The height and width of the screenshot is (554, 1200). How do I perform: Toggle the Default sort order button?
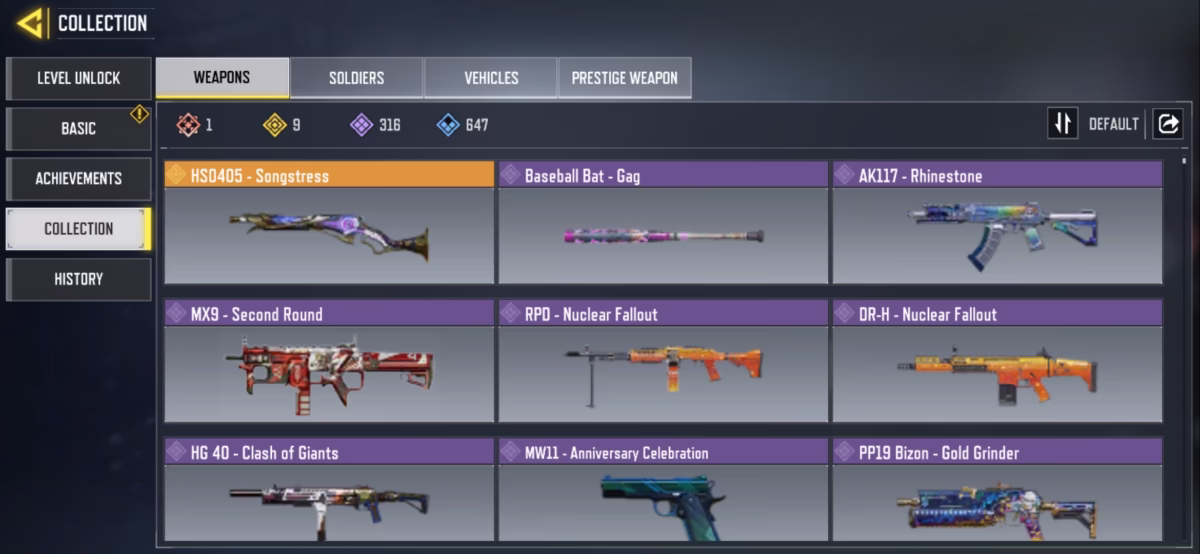(x=1063, y=124)
